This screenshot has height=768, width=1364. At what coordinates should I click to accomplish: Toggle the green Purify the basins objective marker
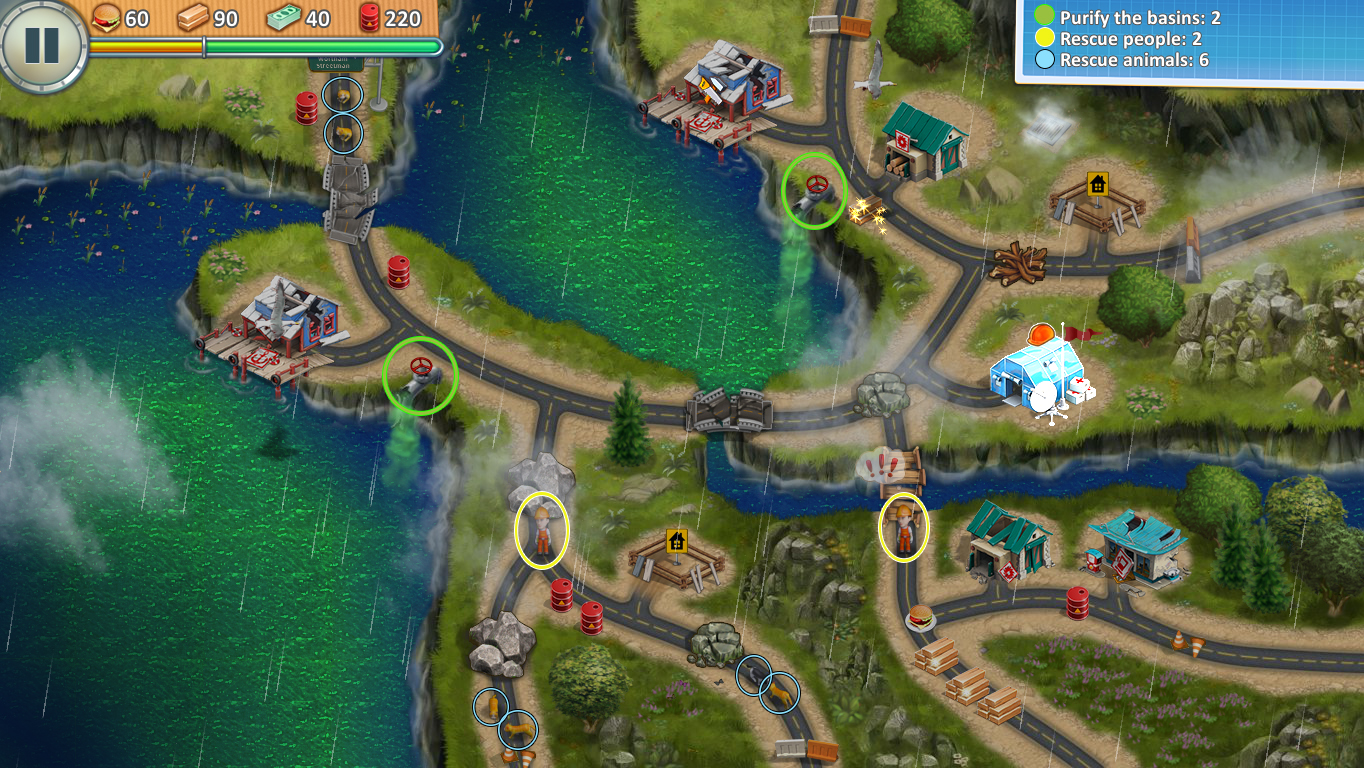(1046, 16)
